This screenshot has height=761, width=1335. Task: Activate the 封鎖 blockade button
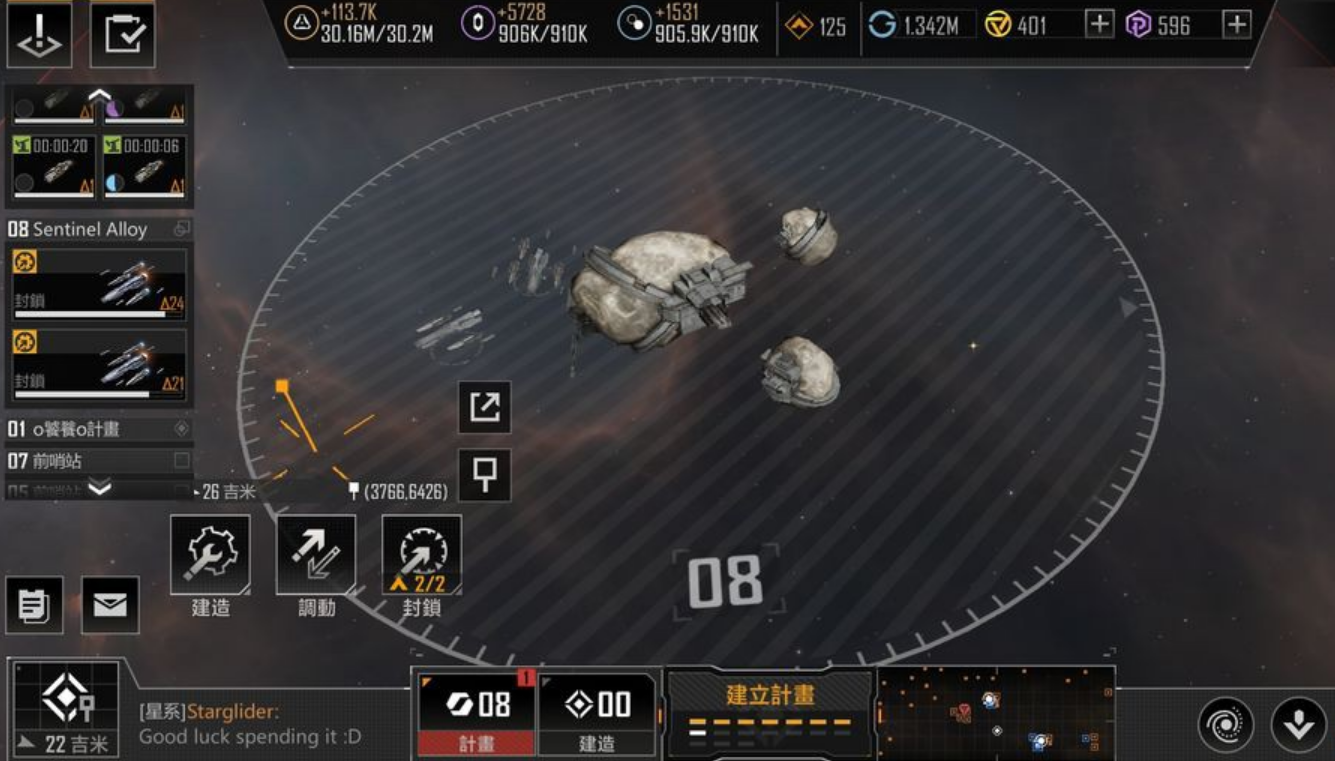[x=422, y=554]
